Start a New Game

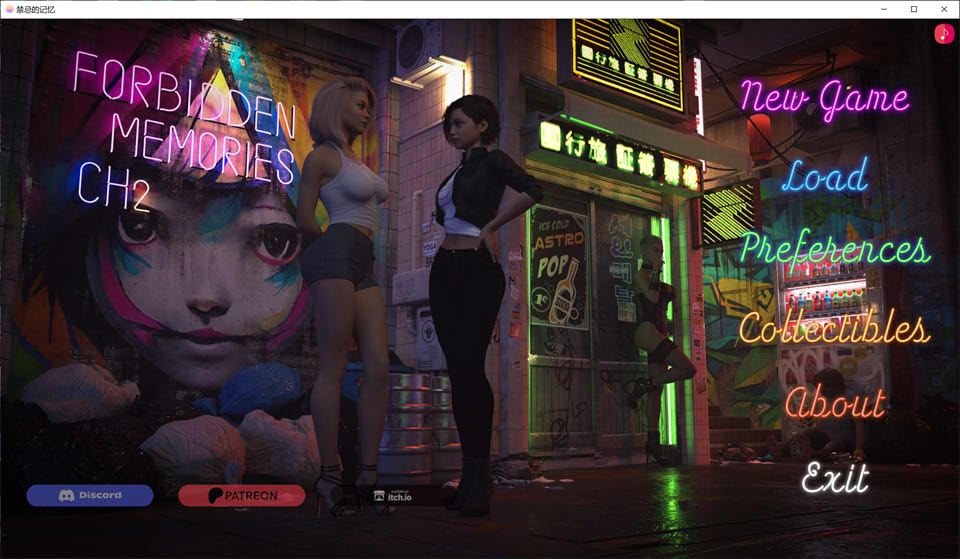click(x=824, y=99)
